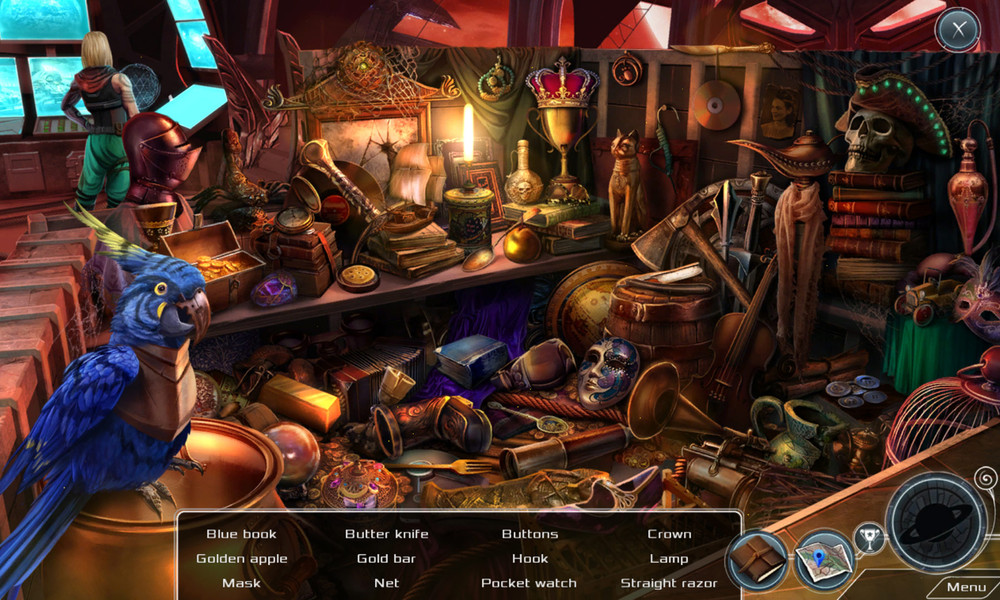Viewport: 1000px width, 600px height.
Task: Use the planet hint button
Action: (x=937, y=522)
